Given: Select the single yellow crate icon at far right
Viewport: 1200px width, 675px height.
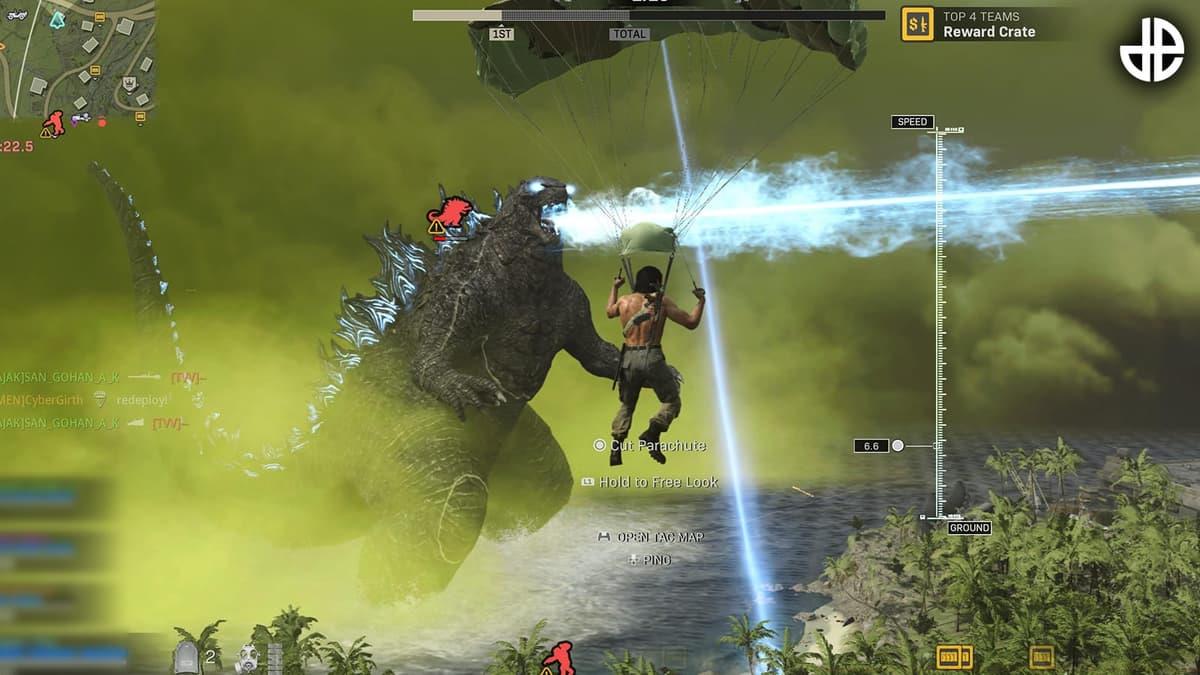Looking at the screenshot, I should coord(1041,657).
